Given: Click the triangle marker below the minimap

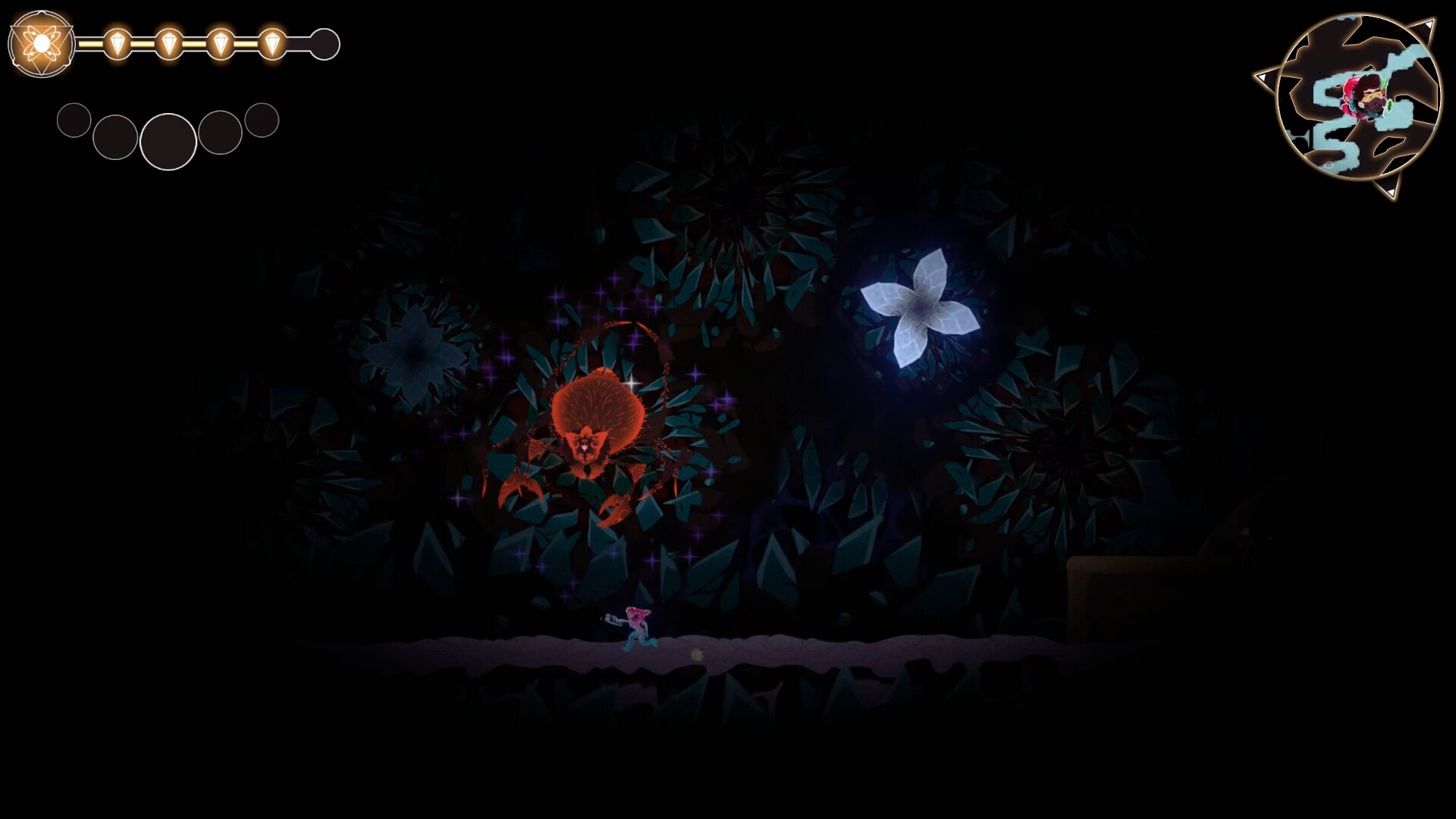Looking at the screenshot, I should pos(1392,191).
